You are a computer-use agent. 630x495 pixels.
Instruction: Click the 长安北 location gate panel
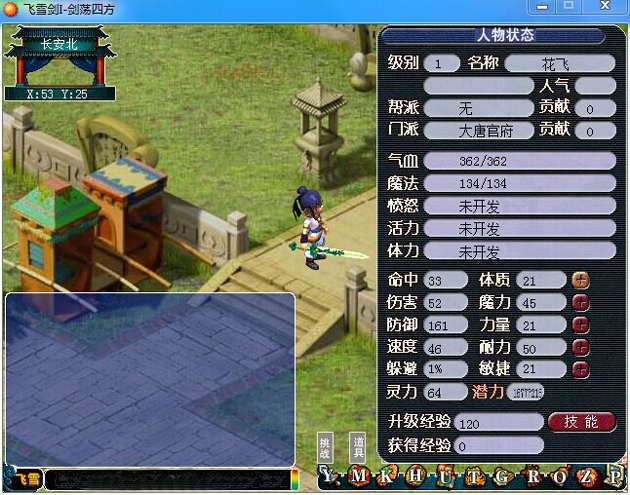coord(62,57)
